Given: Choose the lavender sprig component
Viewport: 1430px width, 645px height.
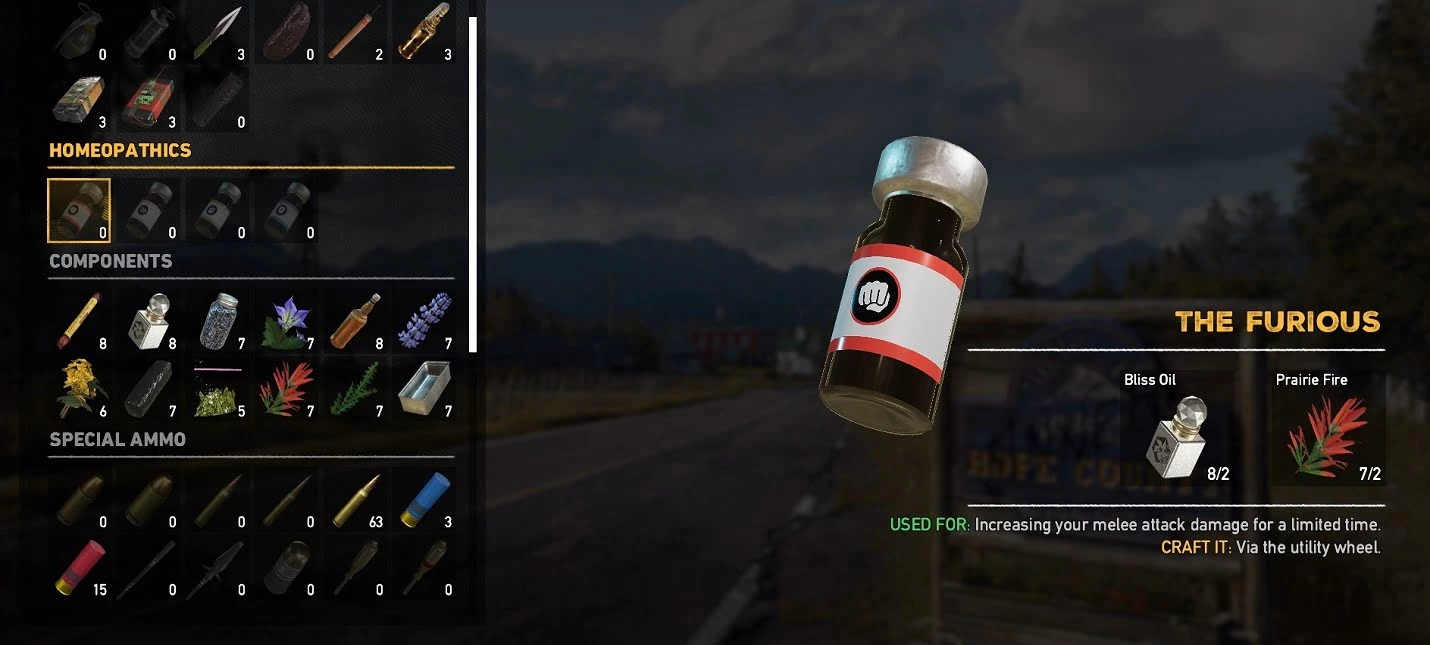Looking at the screenshot, I should (424, 321).
